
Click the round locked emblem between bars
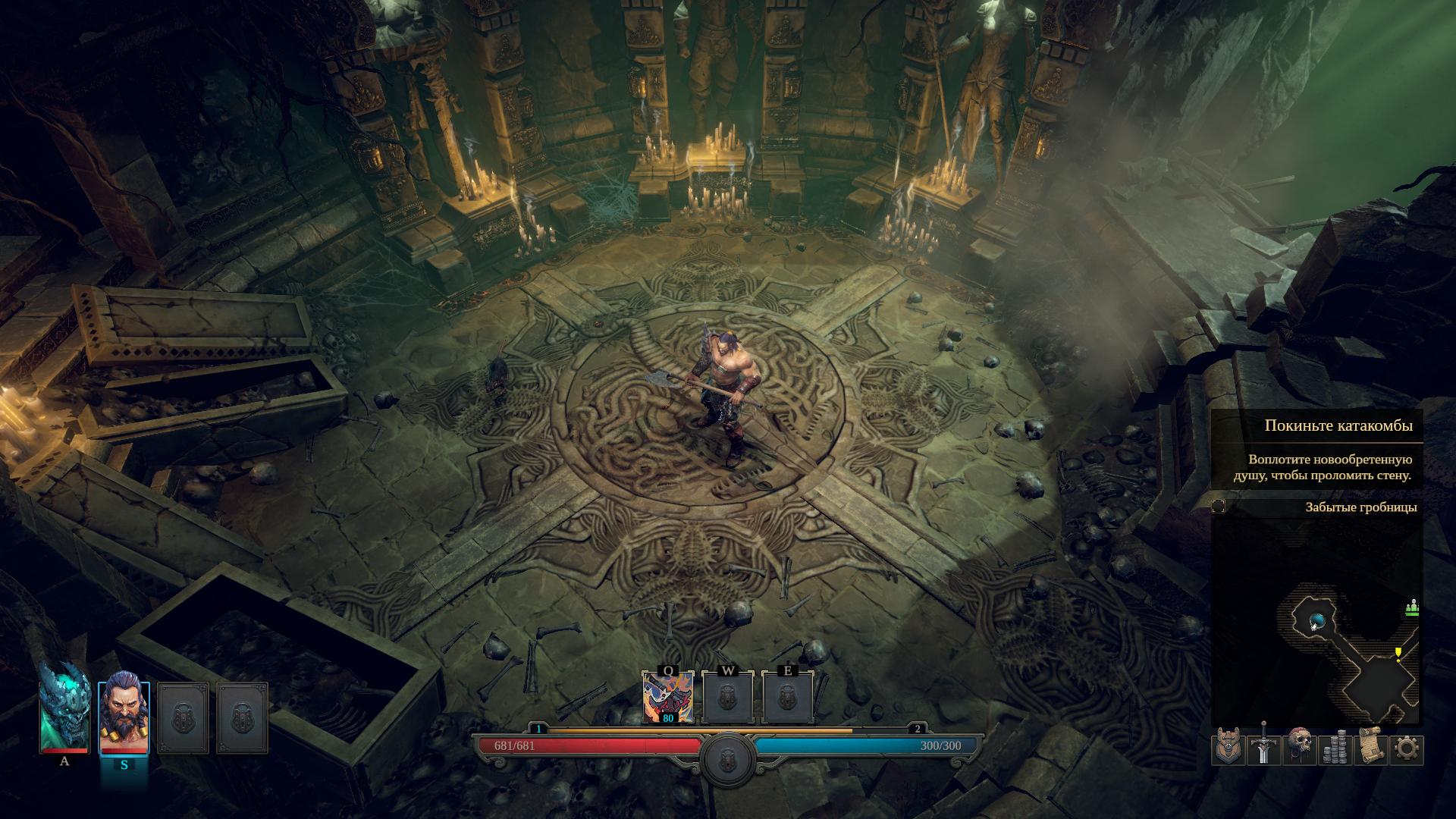click(x=727, y=756)
